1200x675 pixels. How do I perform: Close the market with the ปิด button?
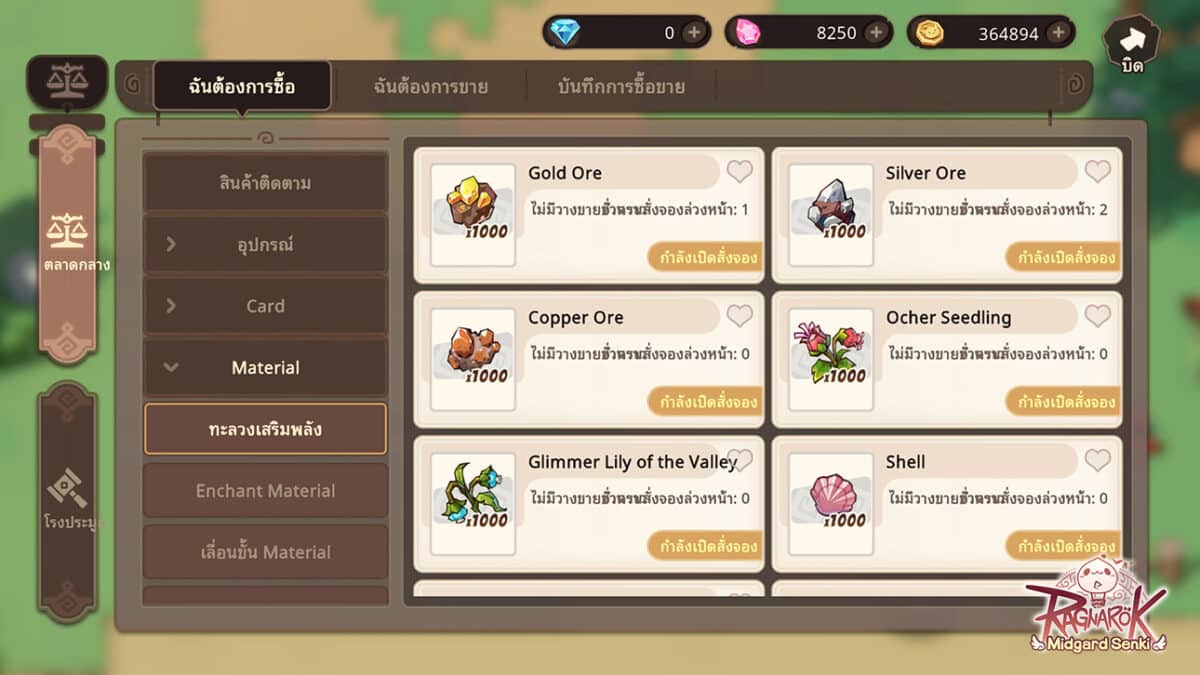point(1131,44)
